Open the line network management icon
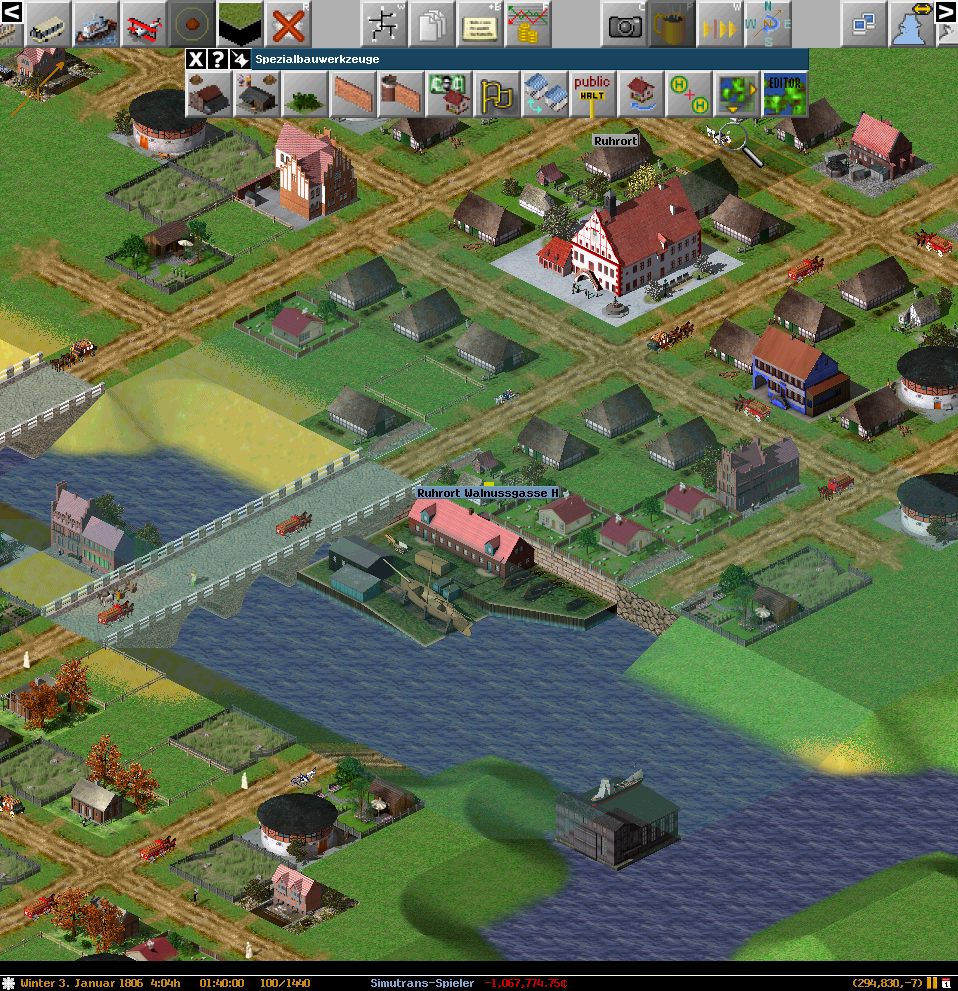The height and width of the screenshot is (991, 958). (384, 23)
